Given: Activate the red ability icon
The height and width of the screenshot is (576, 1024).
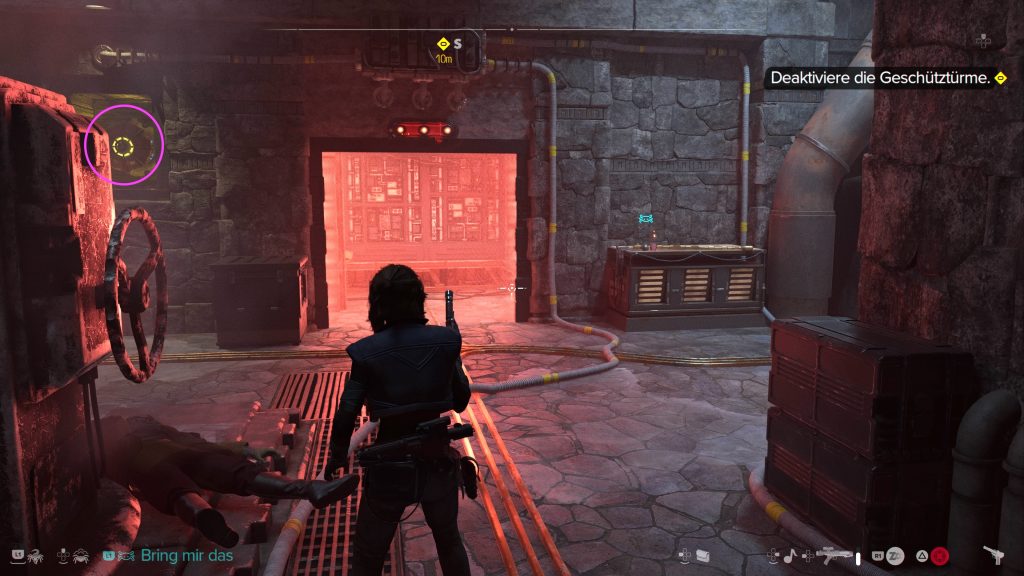Looking at the screenshot, I should point(940,554).
